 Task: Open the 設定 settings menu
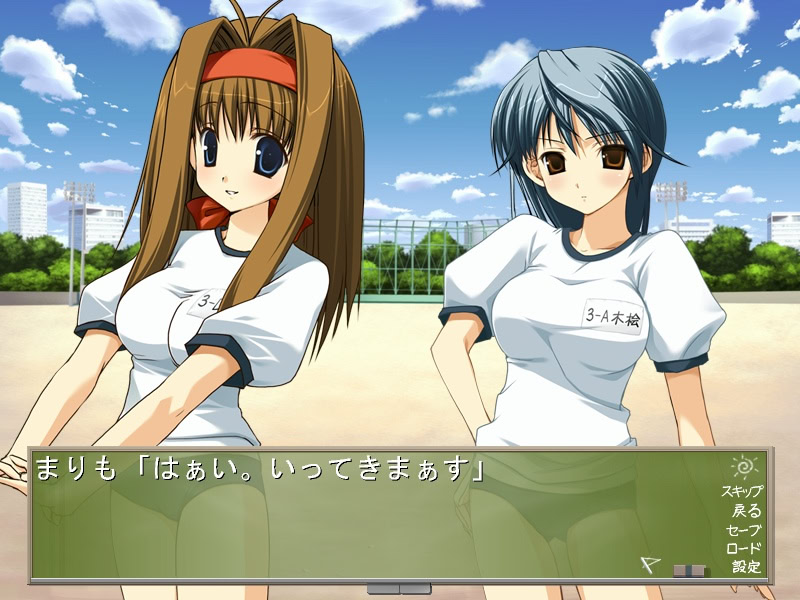pyautogui.click(x=746, y=567)
